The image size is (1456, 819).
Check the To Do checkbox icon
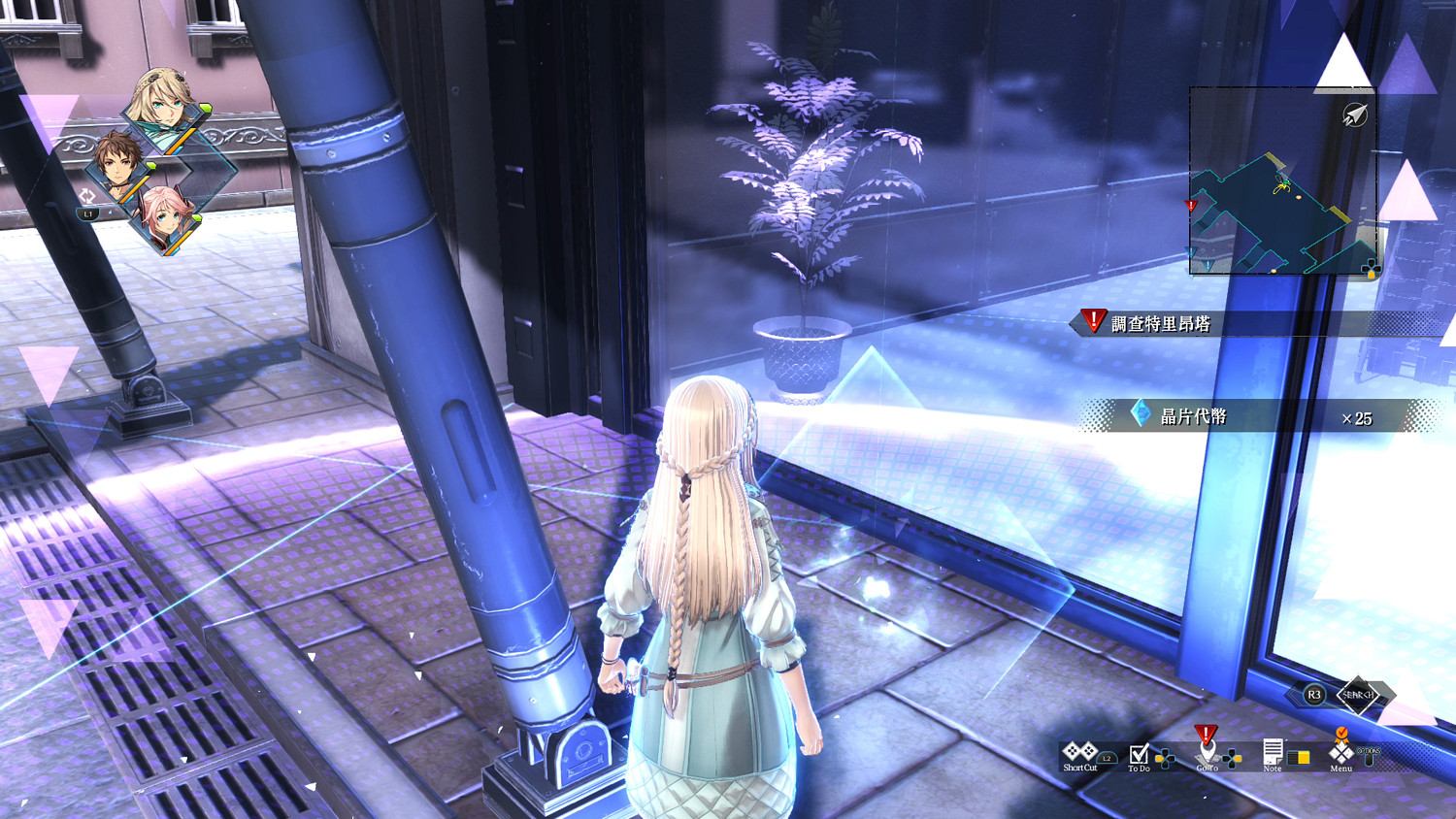(1141, 756)
